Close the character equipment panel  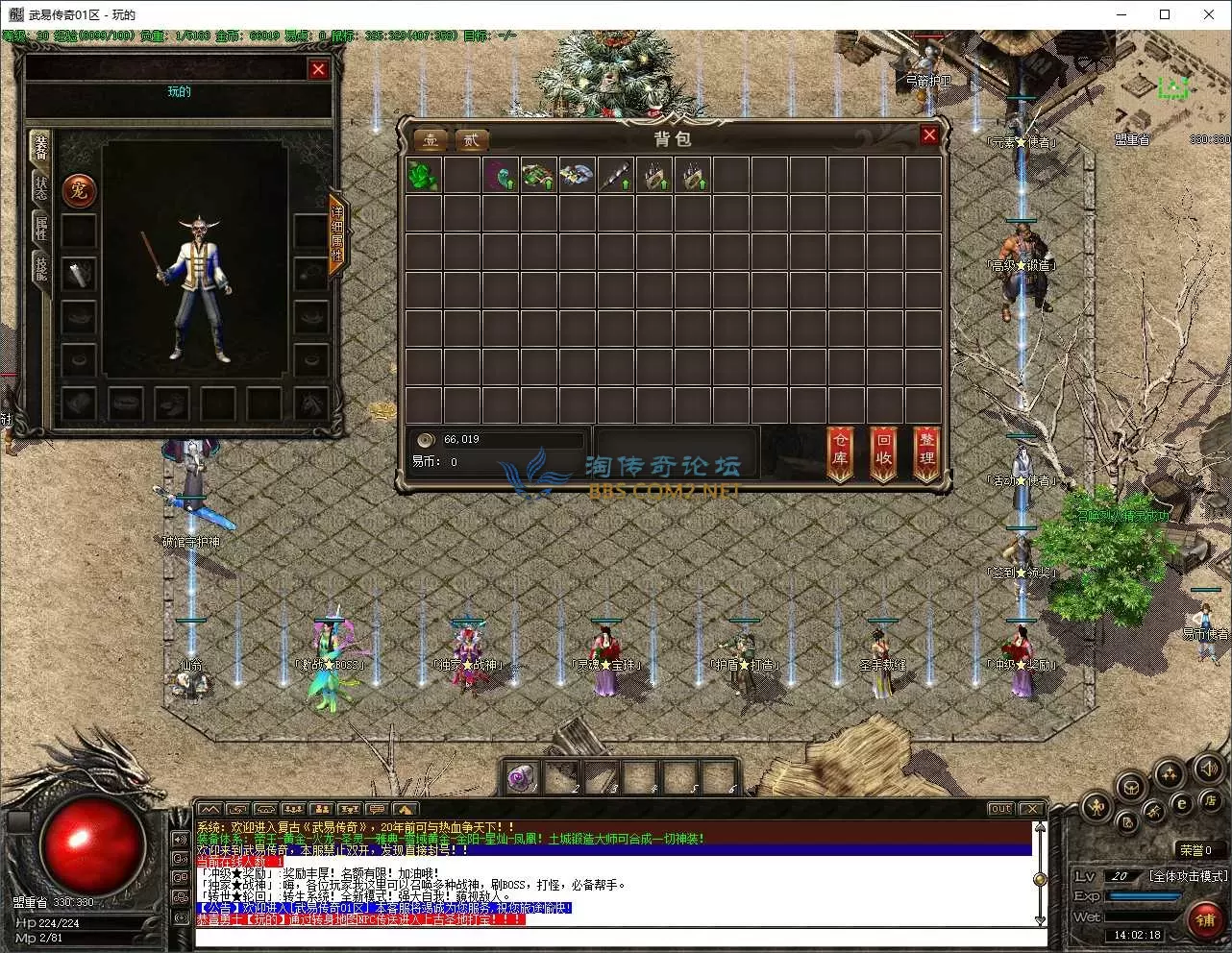point(318,69)
